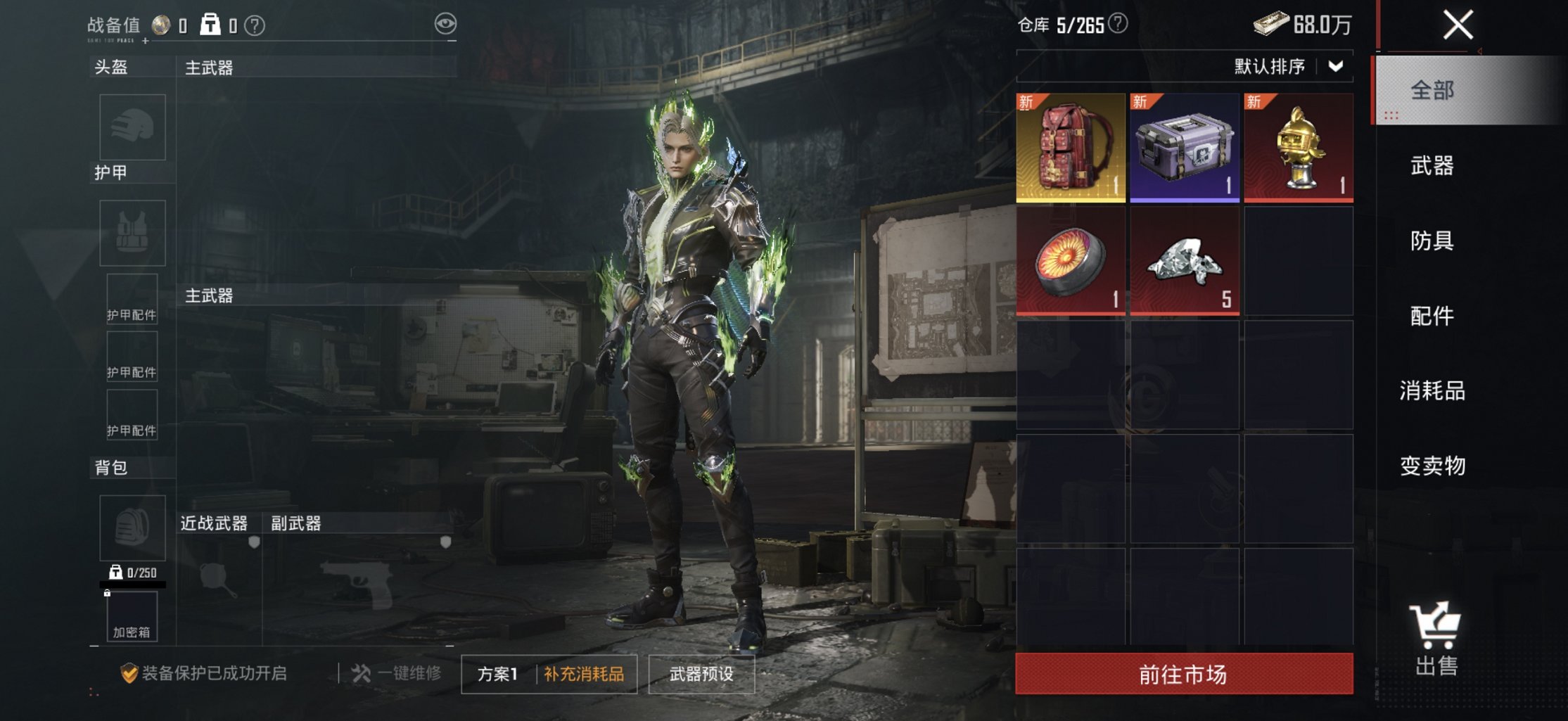The image size is (1568, 721).
Task: Open the 武器预设 weapon preset button
Action: (x=701, y=674)
